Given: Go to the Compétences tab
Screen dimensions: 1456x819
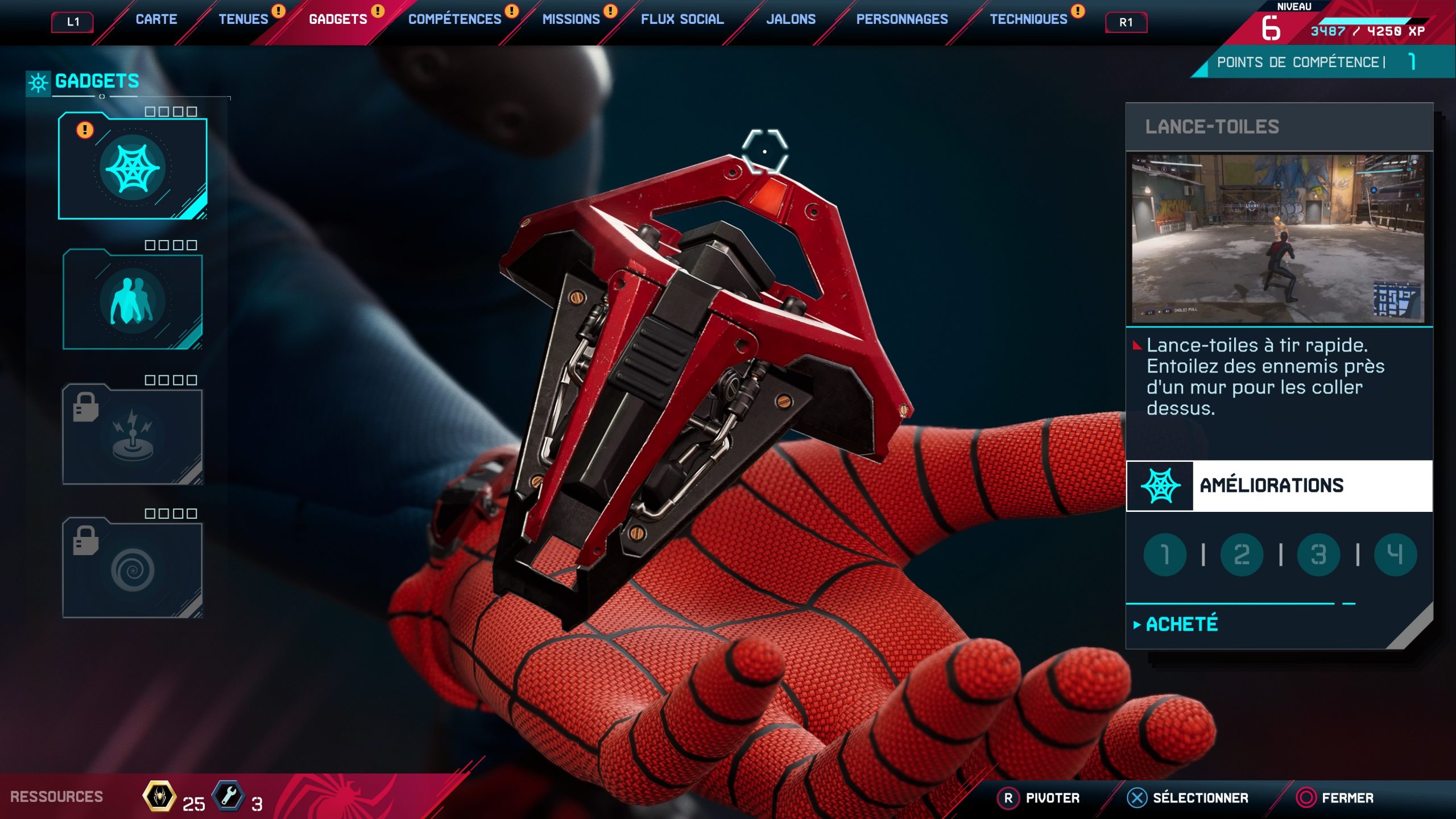Looking at the screenshot, I should (x=454, y=19).
